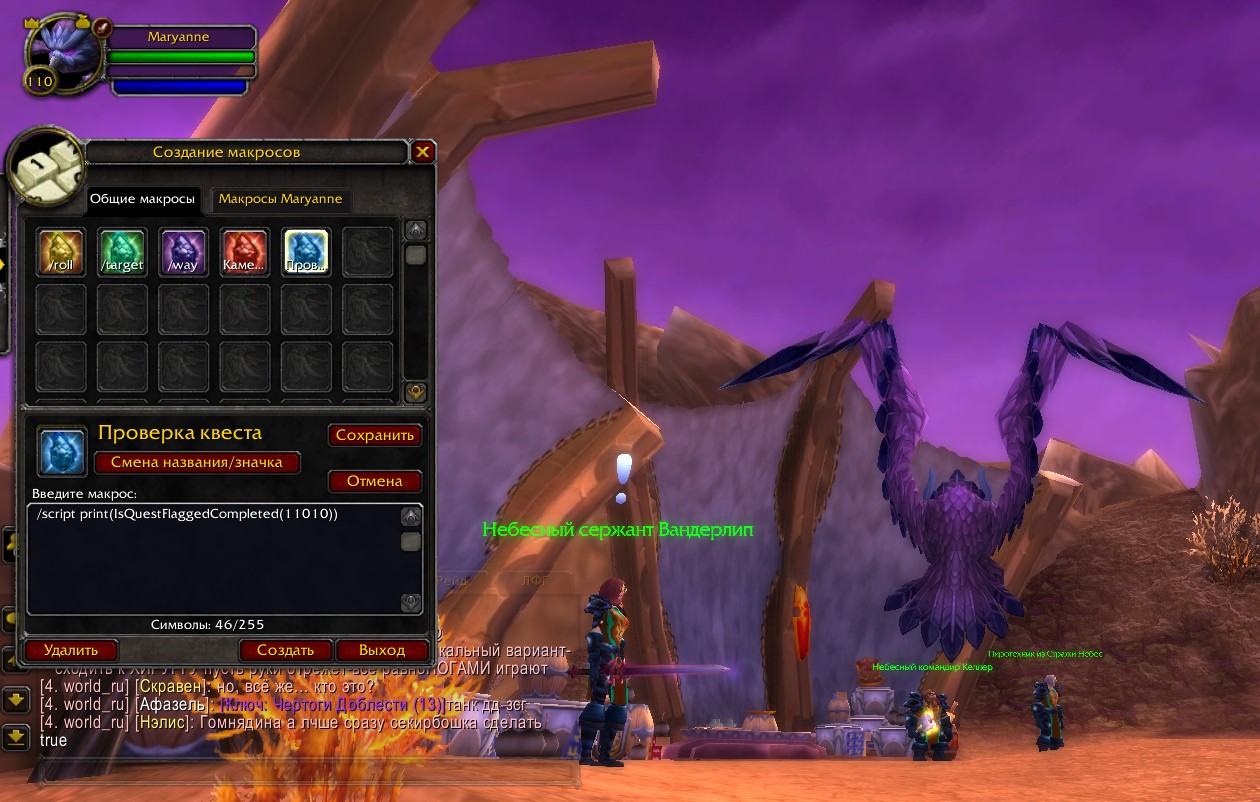The height and width of the screenshot is (802, 1260).
Task: Click Maryanne's player portrait
Action: 62,56
